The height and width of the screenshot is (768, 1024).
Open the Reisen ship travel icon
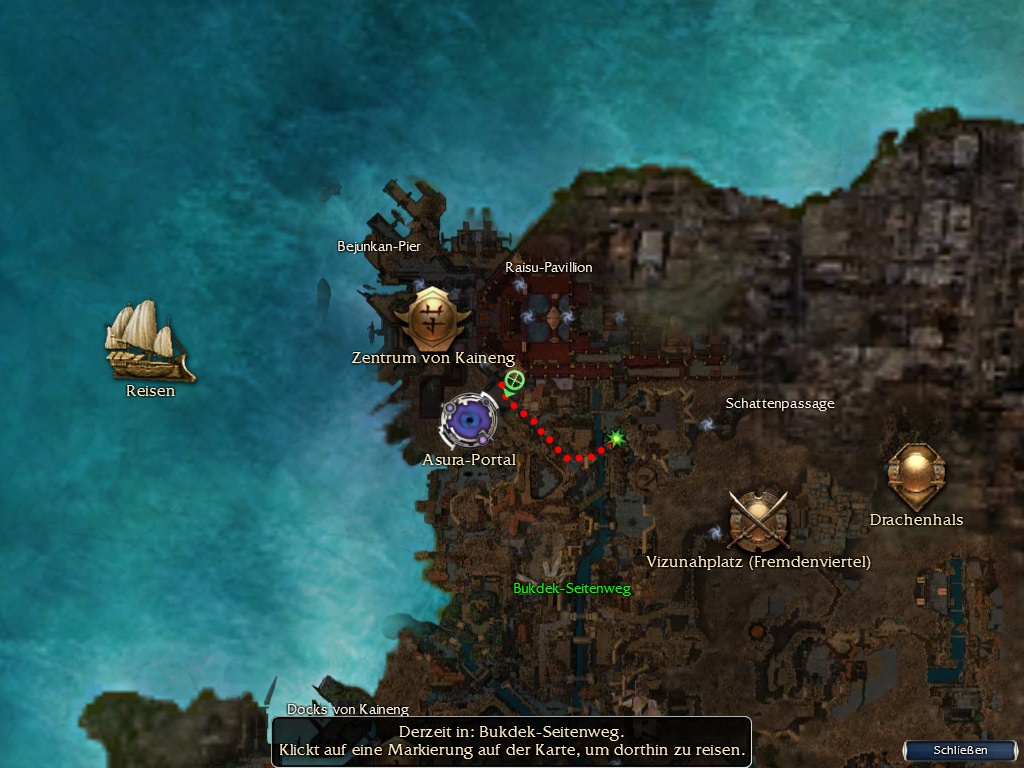(x=148, y=341)
